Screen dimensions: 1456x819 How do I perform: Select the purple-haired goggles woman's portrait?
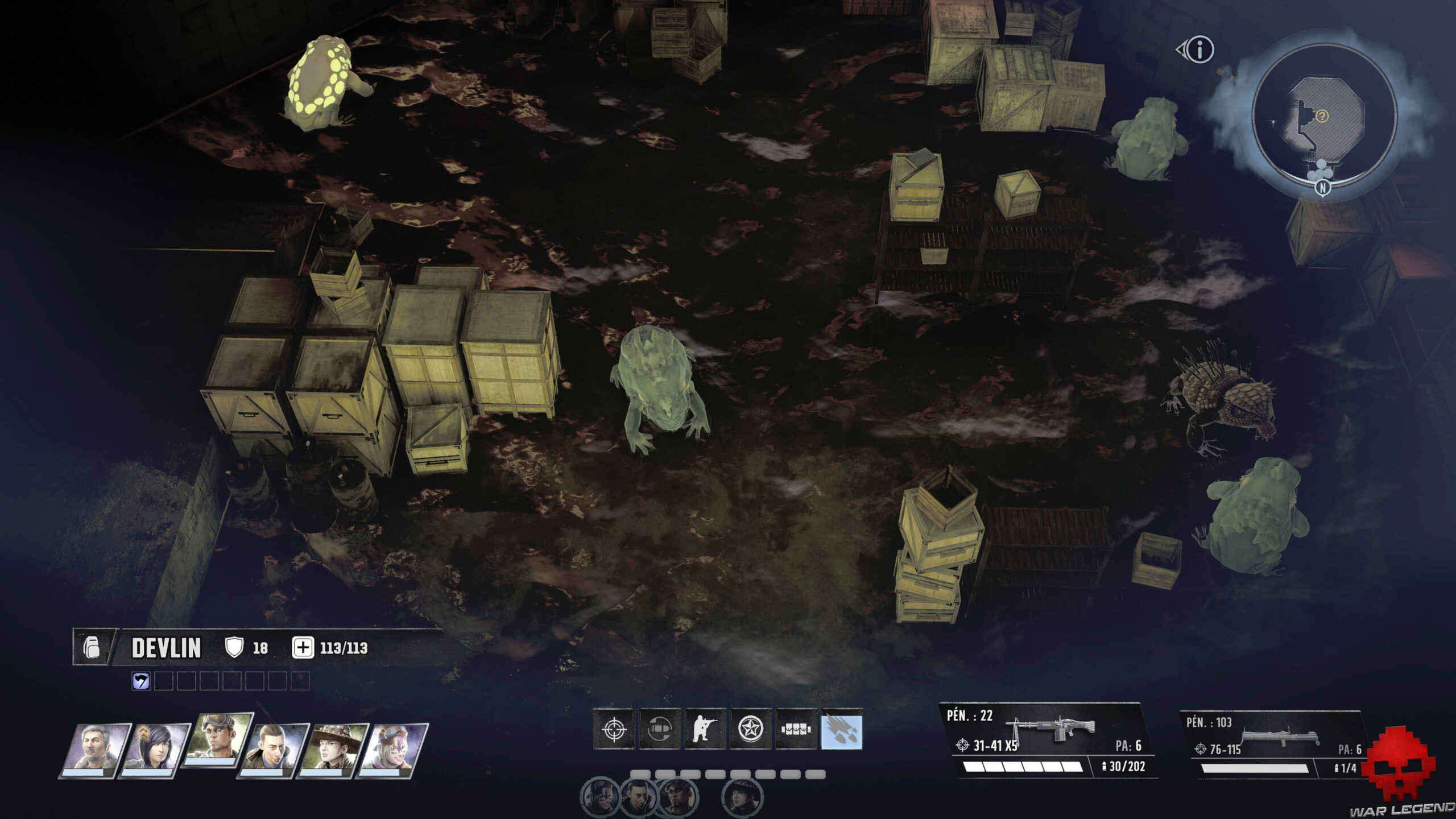[394, 750]
